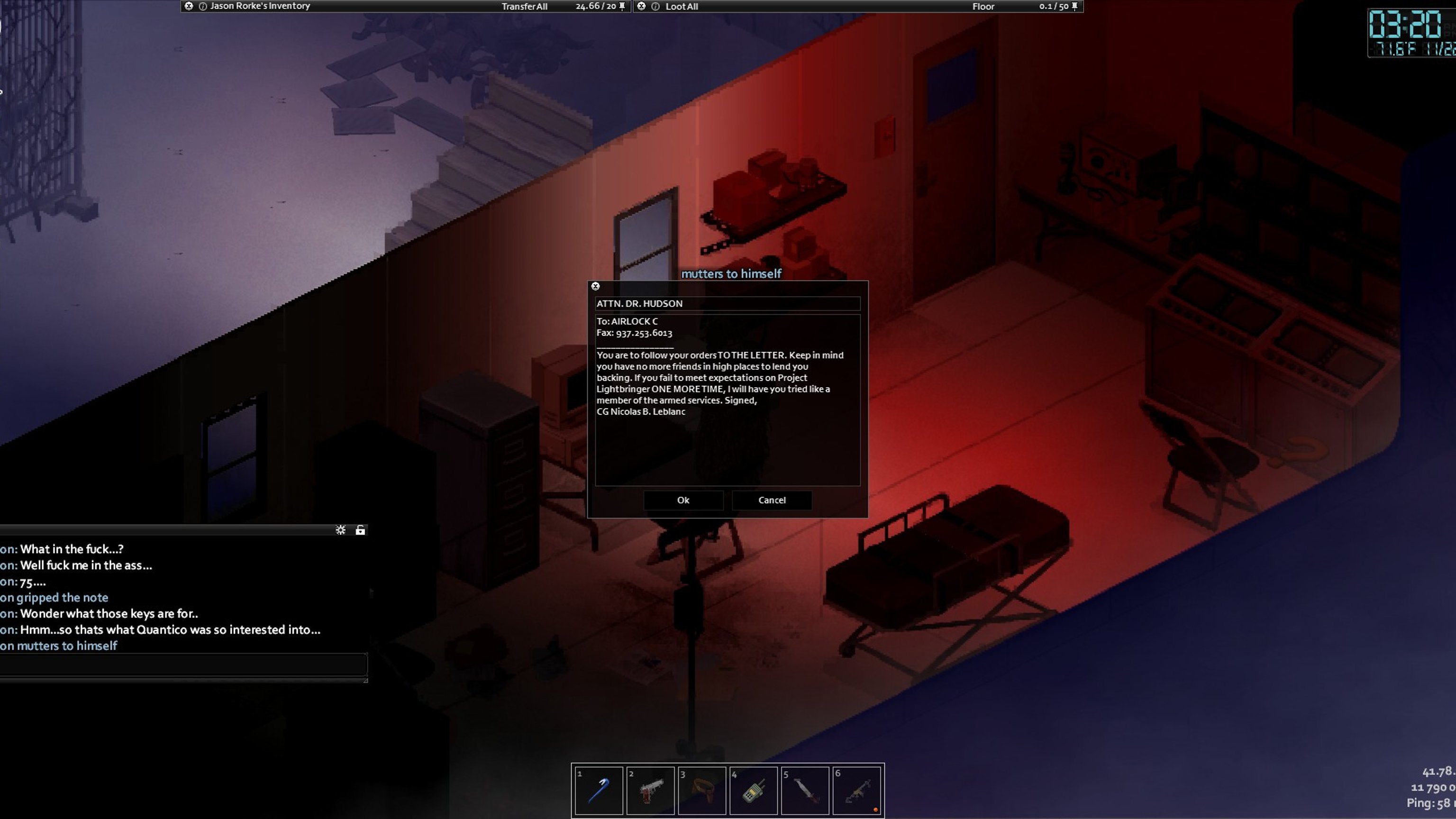The image size is (1456, 819).
Task: Close the floor loot panel
Action: (641, 6)
